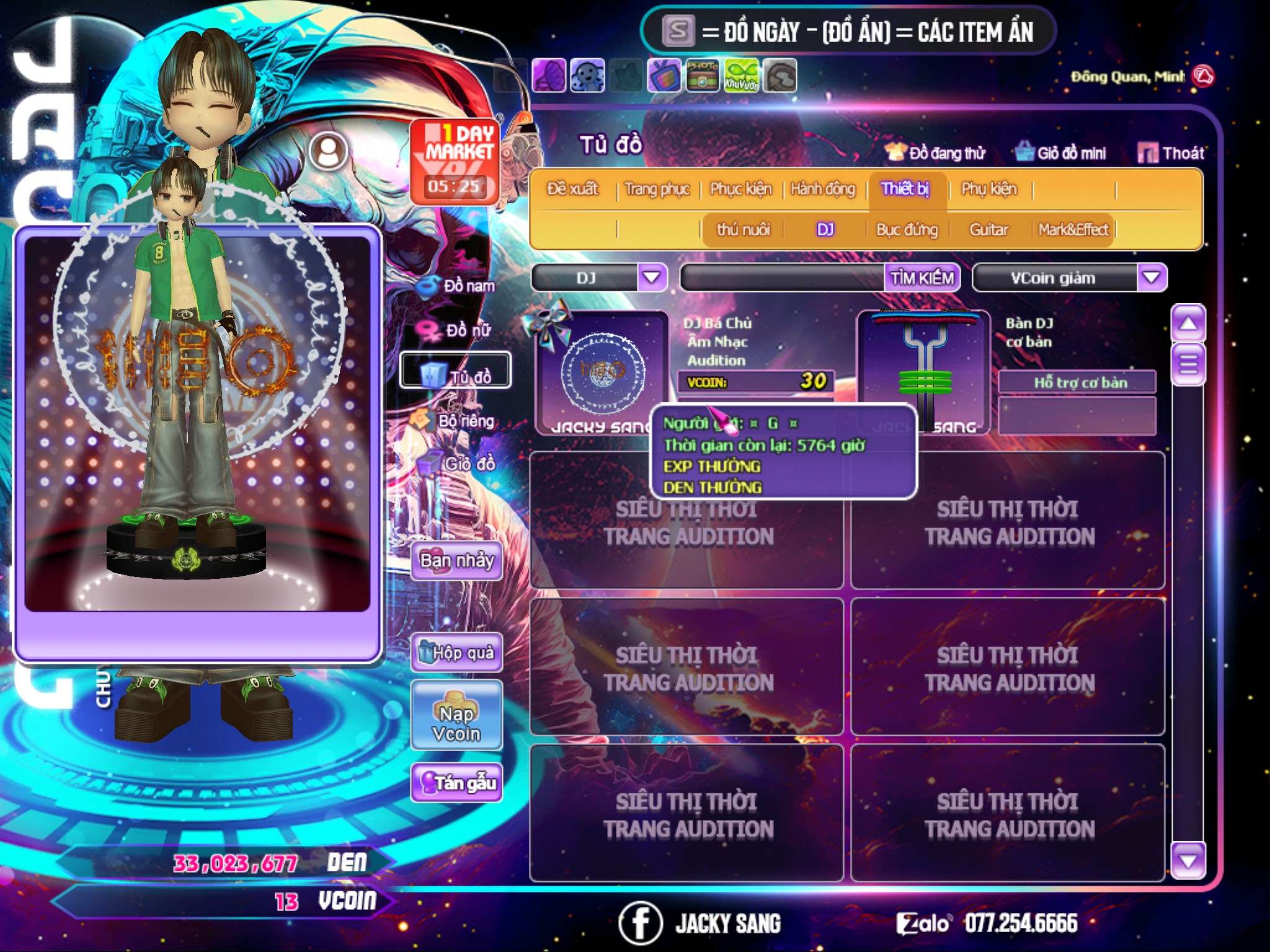Choose the Bục đứng subcategory
1270x952 pixels.
(907, 230)
